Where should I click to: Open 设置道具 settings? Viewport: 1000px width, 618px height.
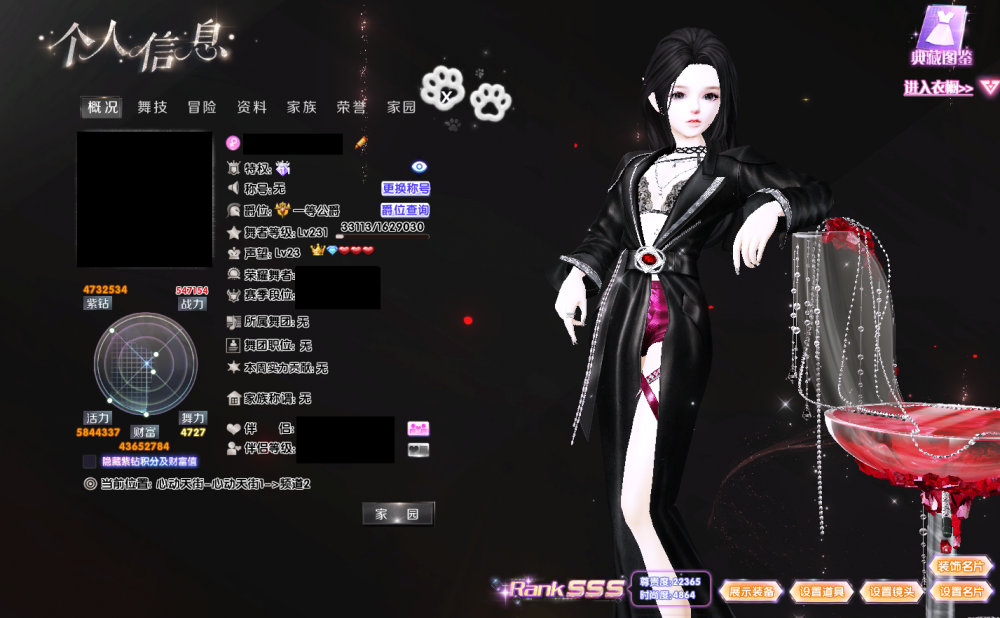point(822,592)
